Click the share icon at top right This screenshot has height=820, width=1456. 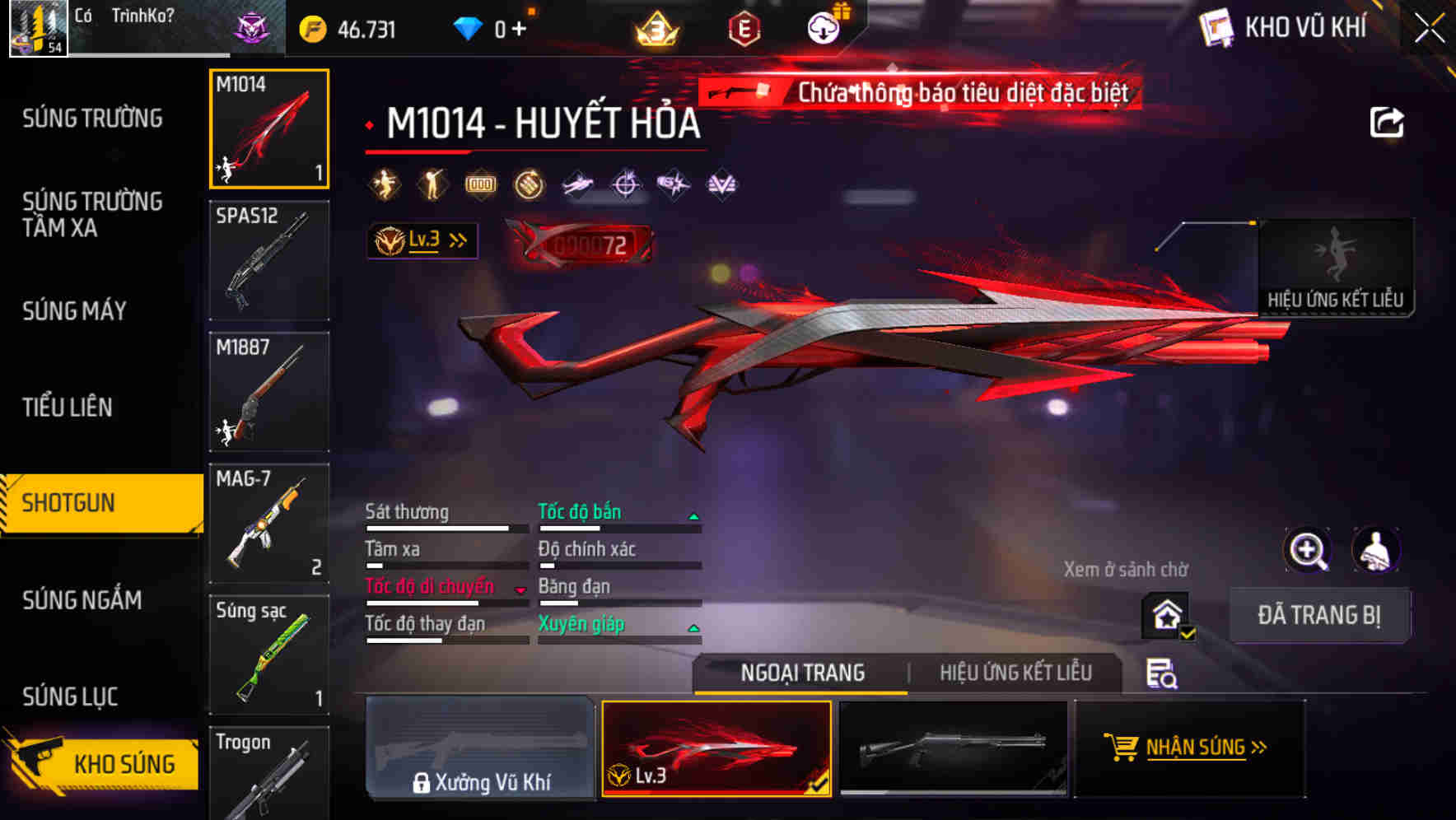[x=1388, y=122]
